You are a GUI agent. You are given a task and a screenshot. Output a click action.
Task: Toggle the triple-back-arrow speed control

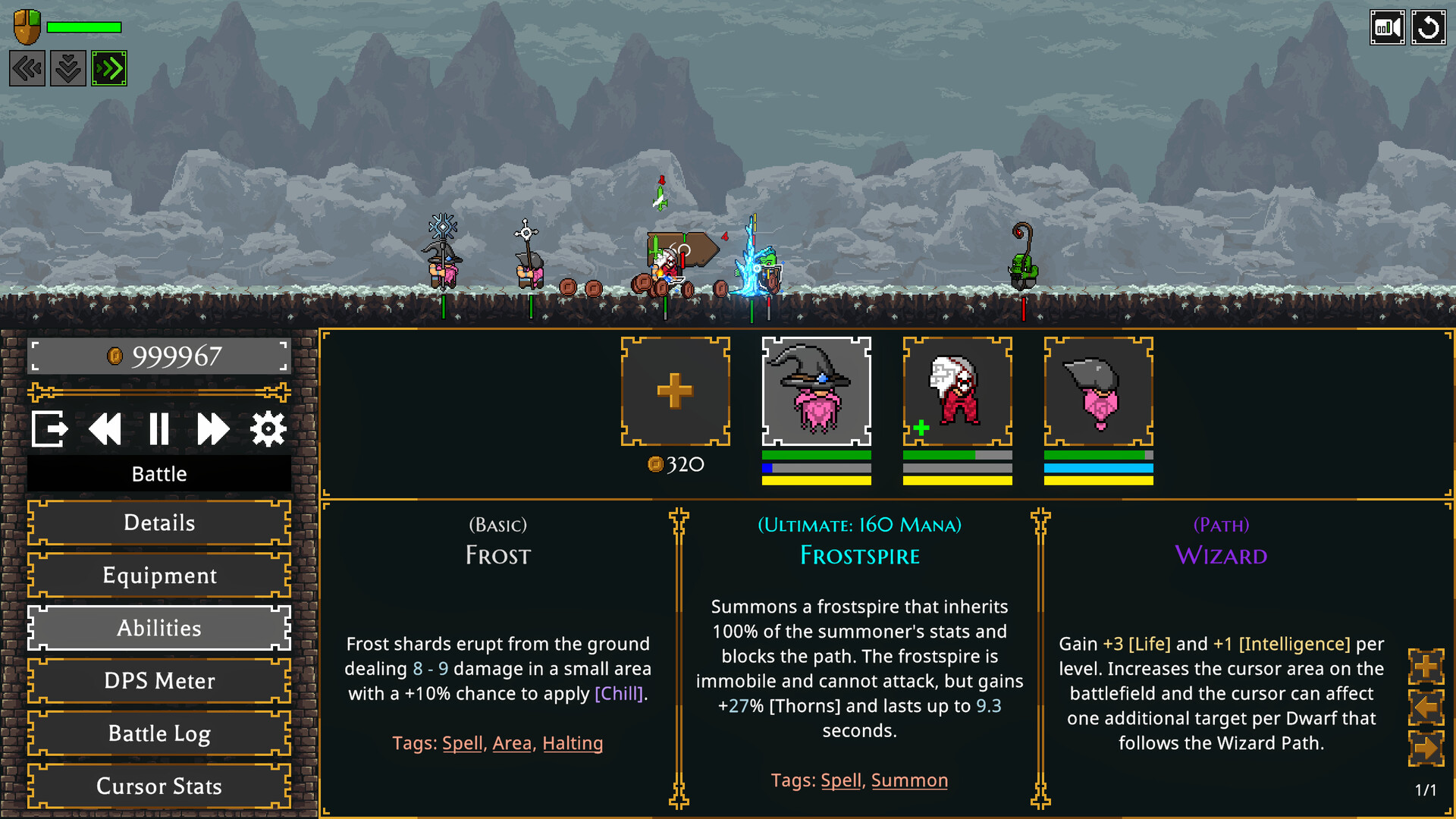pos(27,67)
